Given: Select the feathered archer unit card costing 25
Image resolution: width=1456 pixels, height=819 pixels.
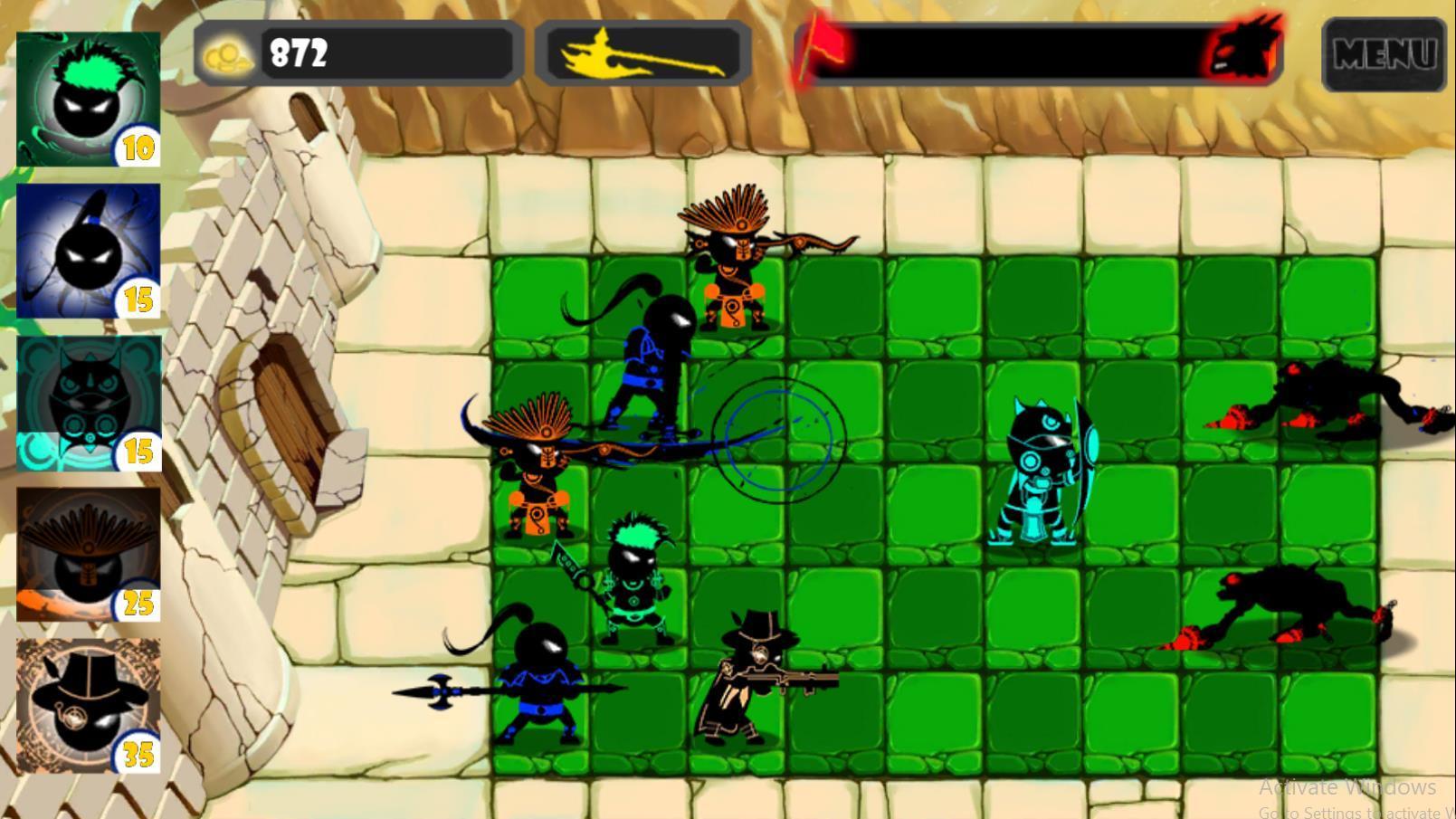Looking at the screenshot, I should coord(86,552).
